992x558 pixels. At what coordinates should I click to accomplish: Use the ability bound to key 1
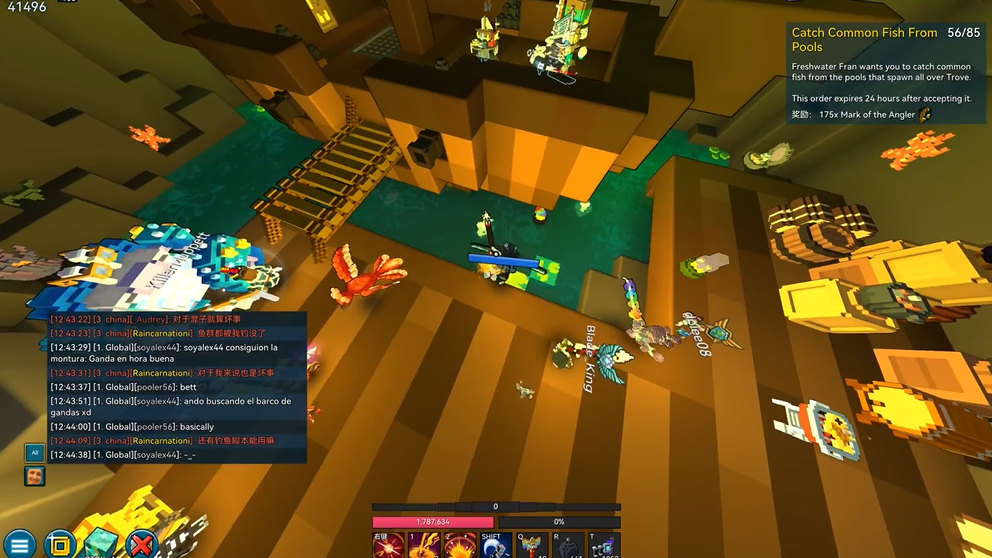pos(425,546)
